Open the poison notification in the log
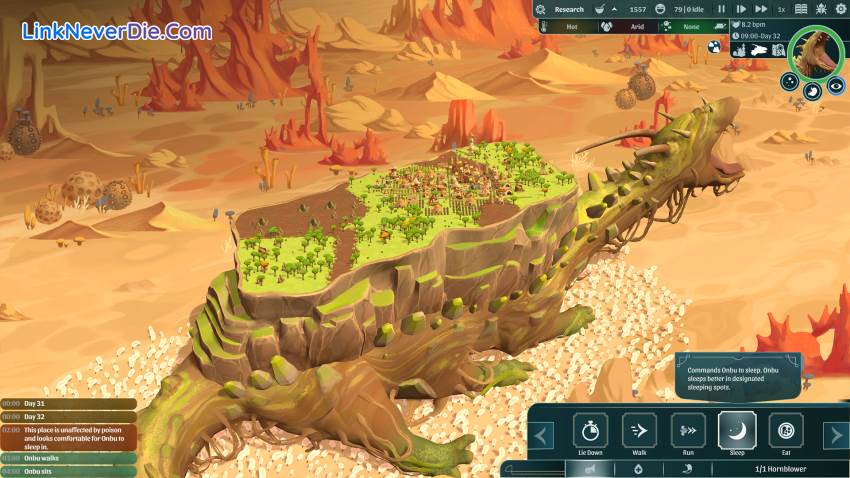The width and height of the screenshot is (850, 478). click(x=70, y=436)
